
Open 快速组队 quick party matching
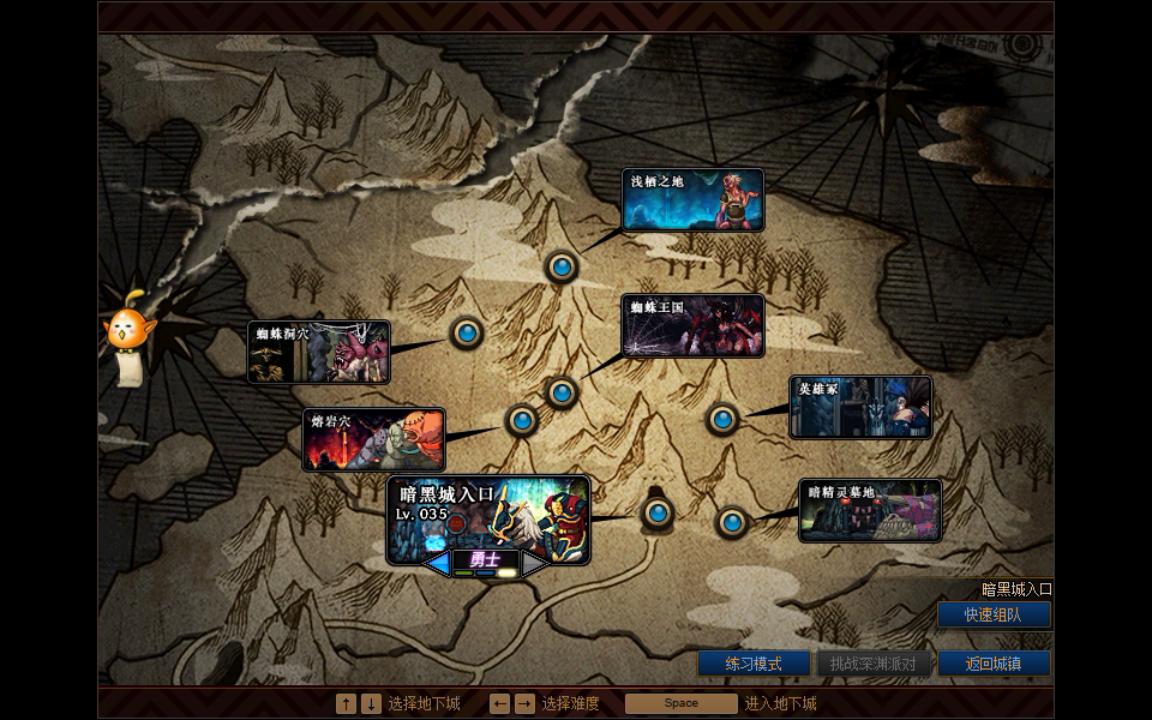click(x=993, y=615)
